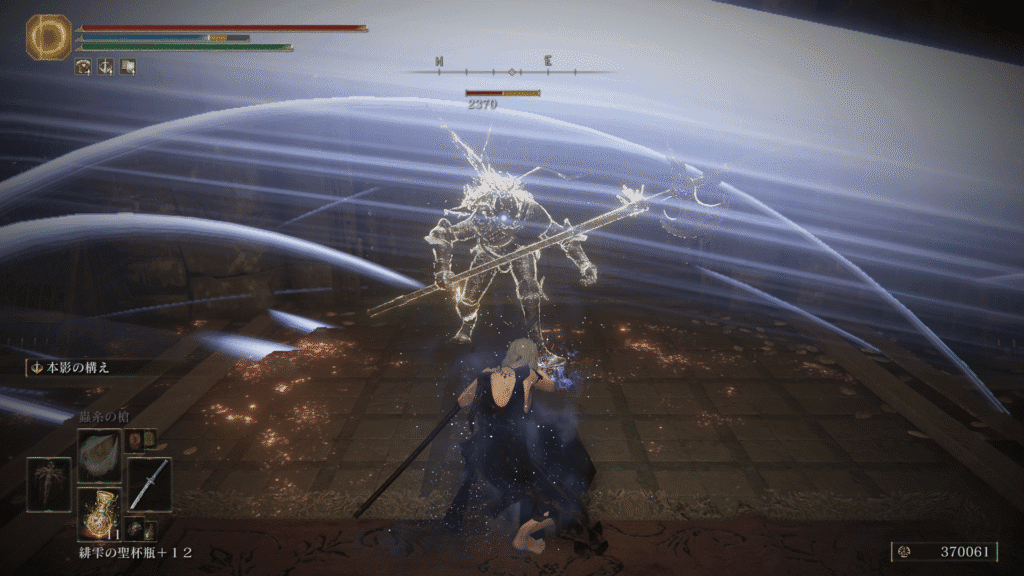The image size is (1024, 576).
Task: Select the equipped spell slot above the flask
Action: tap(99, 455)
